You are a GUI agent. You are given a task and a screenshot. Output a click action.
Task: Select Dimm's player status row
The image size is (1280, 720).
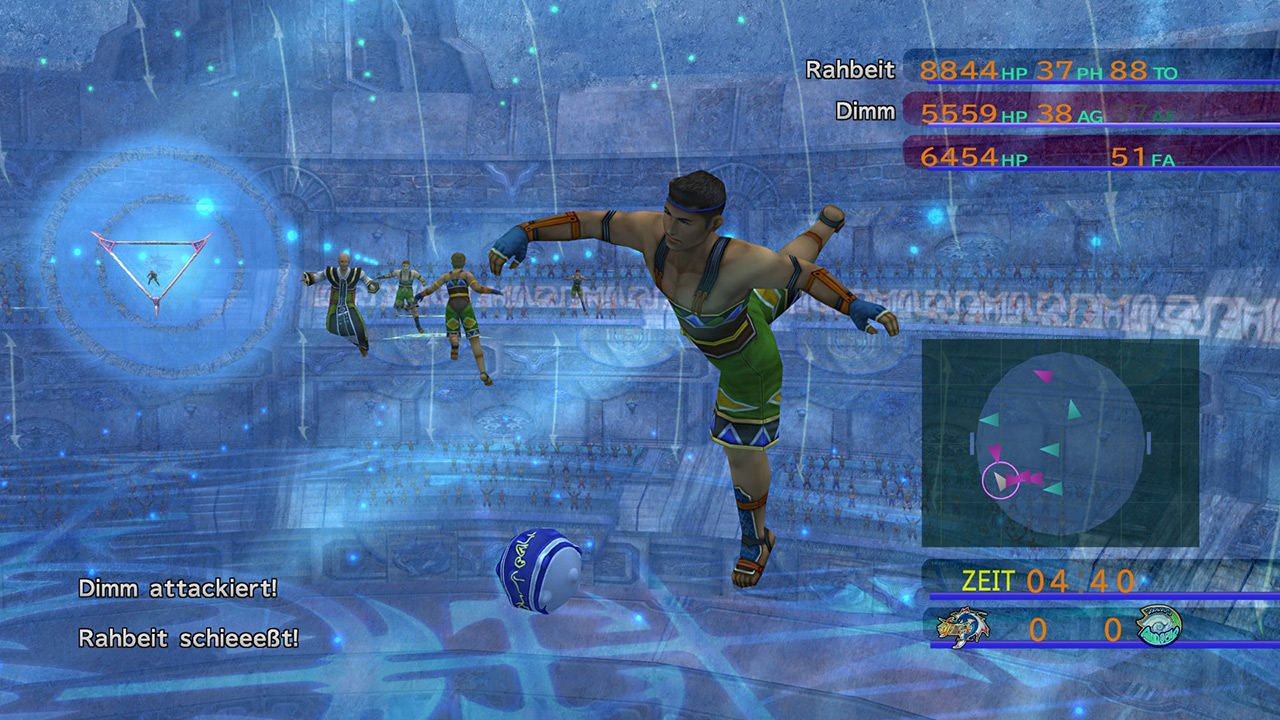click(1040, 113)
